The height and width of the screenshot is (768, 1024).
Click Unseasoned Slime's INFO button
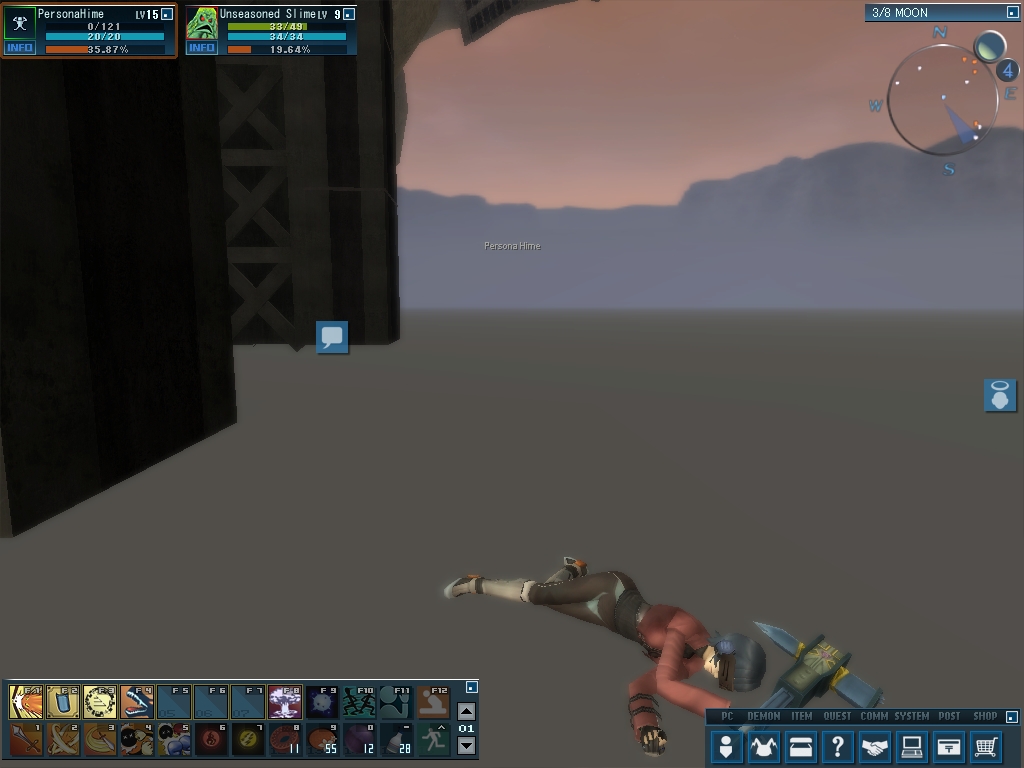202,48
